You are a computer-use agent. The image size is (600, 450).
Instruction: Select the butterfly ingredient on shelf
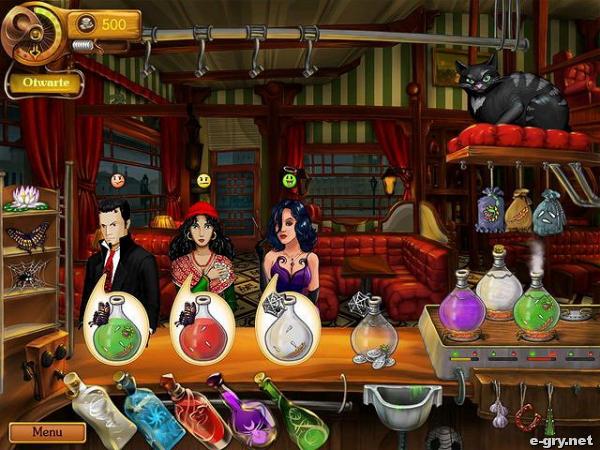pyautogui.click(x=27, y=236)
